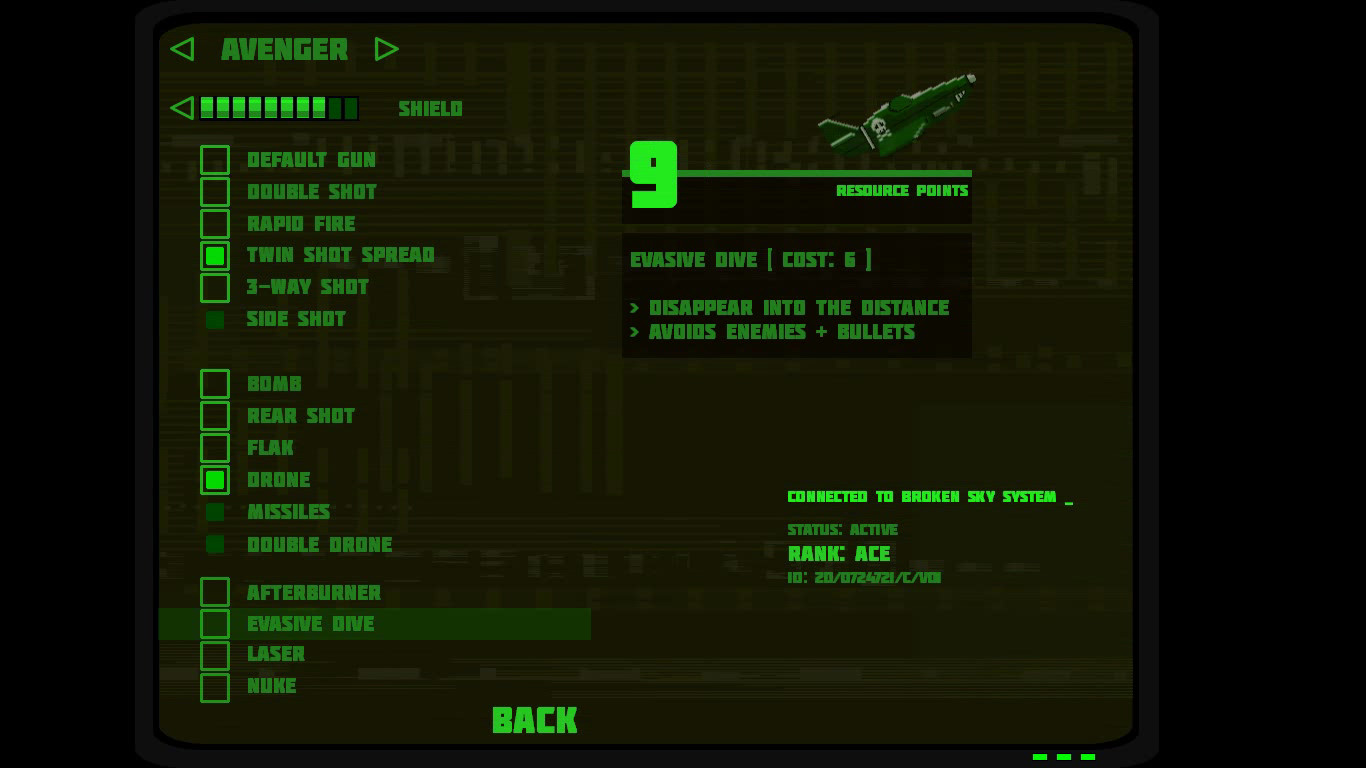Click the Nuke upgrade entry
Image resolution: width=1366 pixels, height=768 pixels.
pyautogui.click(x=272, y=687)
